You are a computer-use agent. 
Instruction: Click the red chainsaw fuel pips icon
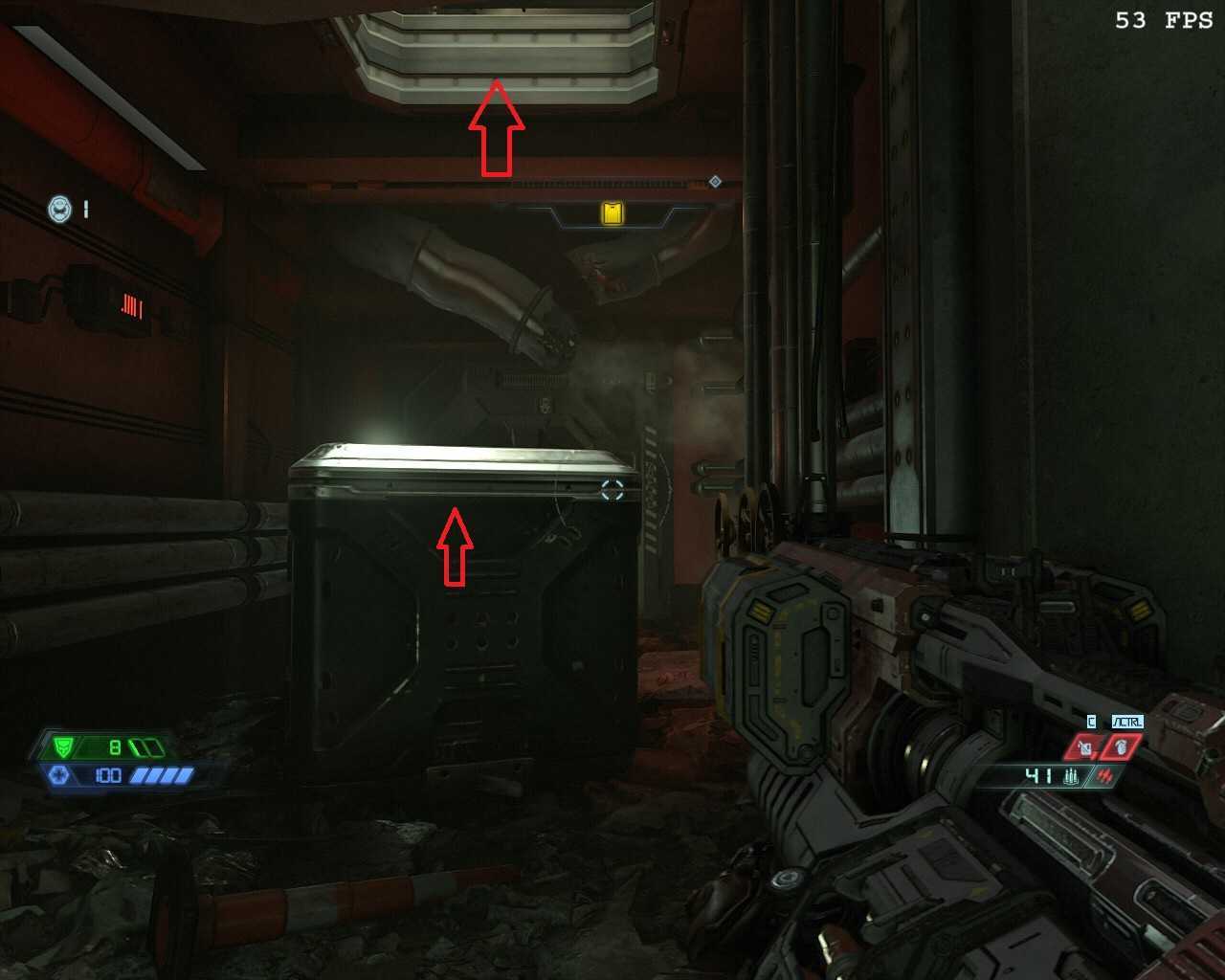pyautogui.click(x=1105, y=776)
